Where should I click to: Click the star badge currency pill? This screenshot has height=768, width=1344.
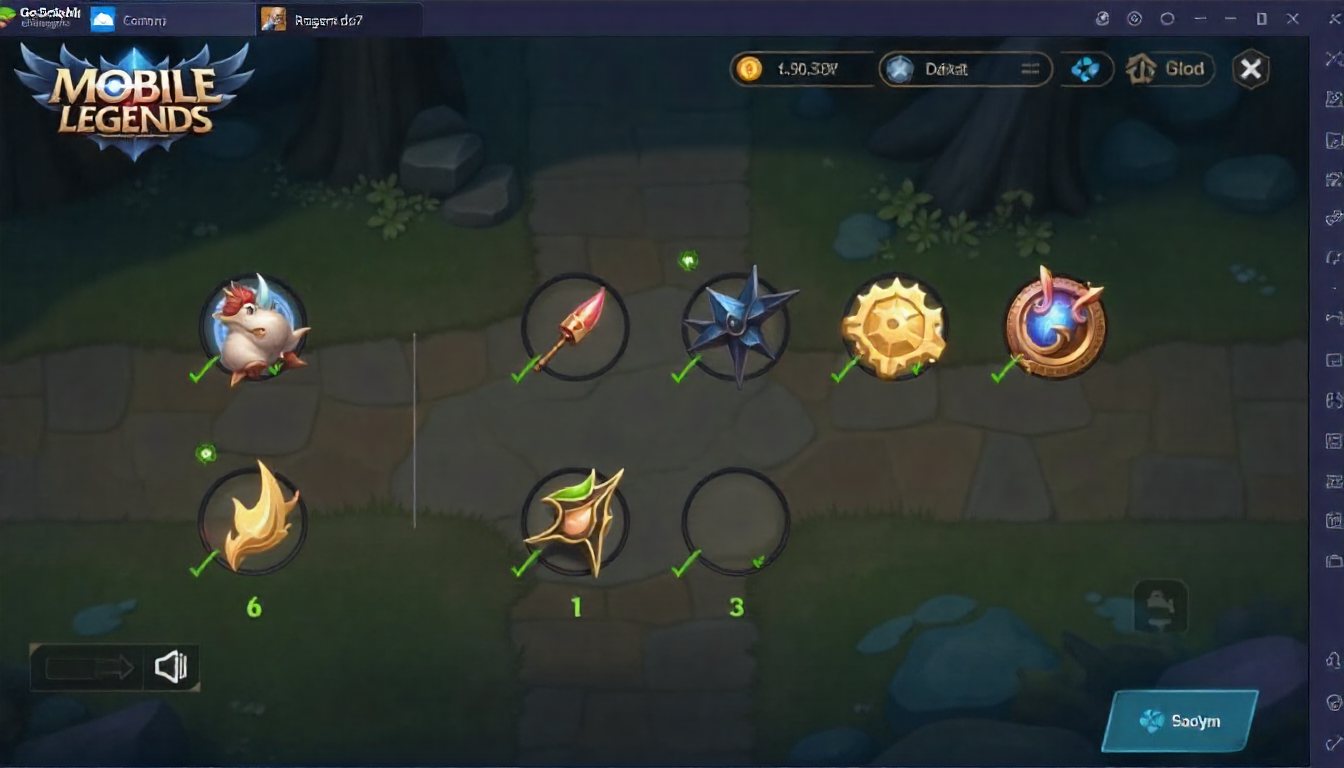(x=965, y=69)
